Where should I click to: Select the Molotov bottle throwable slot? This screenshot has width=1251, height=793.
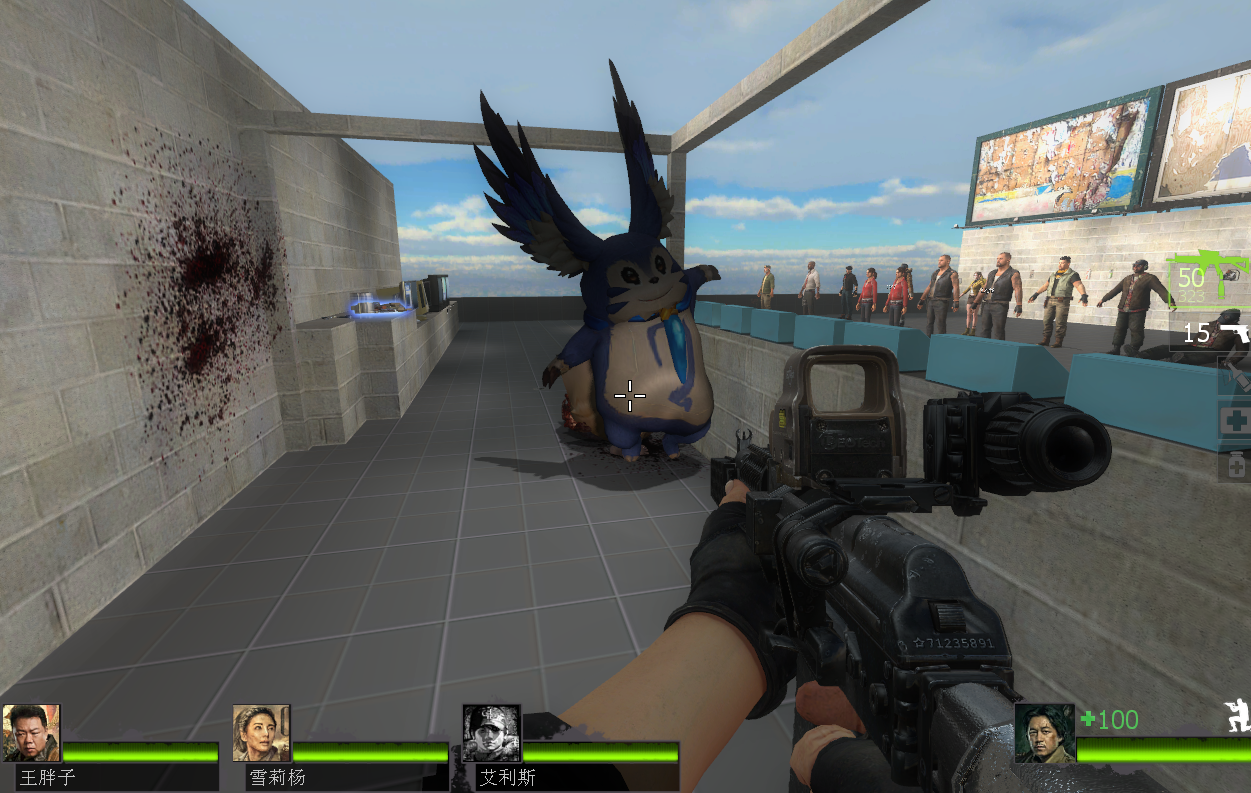point(1235,376)
